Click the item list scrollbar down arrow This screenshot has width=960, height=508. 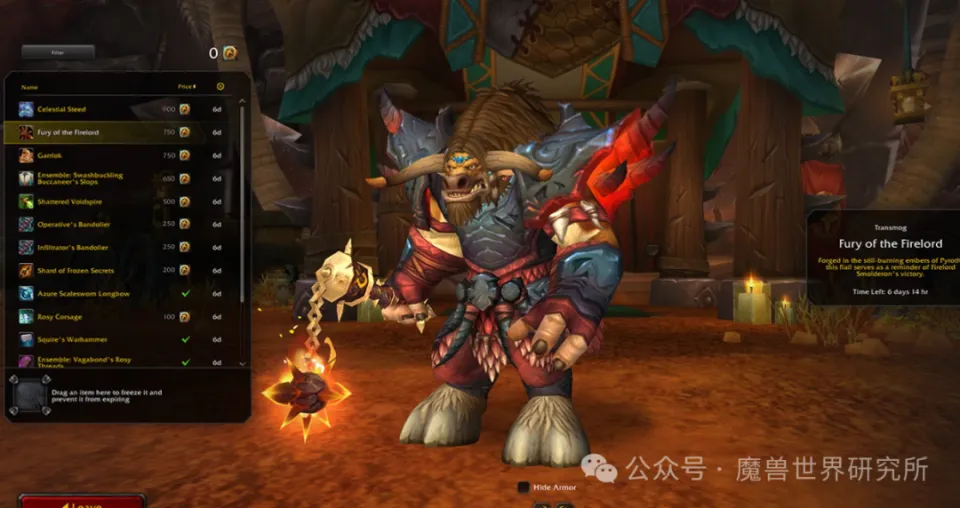(241, 363)
